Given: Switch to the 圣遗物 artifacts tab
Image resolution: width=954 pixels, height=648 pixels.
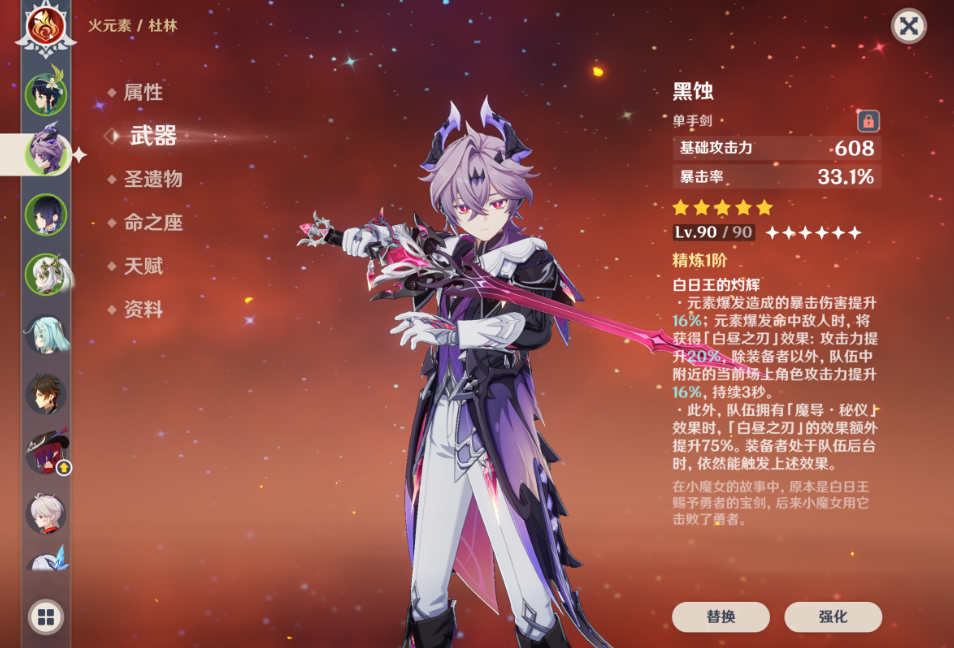Looking at the screenshot, I should 153,180.
